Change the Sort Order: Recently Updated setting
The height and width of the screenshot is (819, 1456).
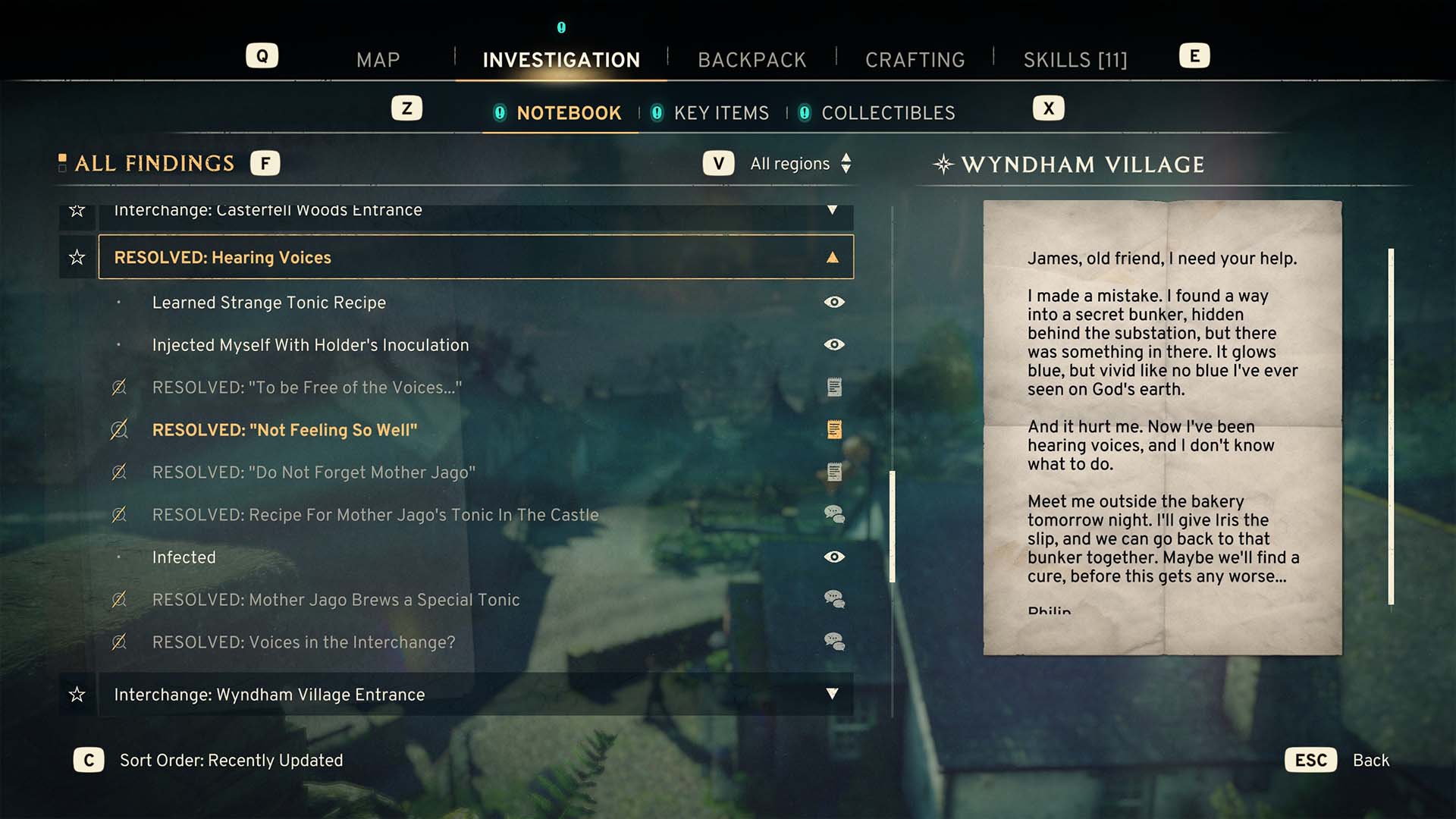pyautogui.click(x=231, y=761)
